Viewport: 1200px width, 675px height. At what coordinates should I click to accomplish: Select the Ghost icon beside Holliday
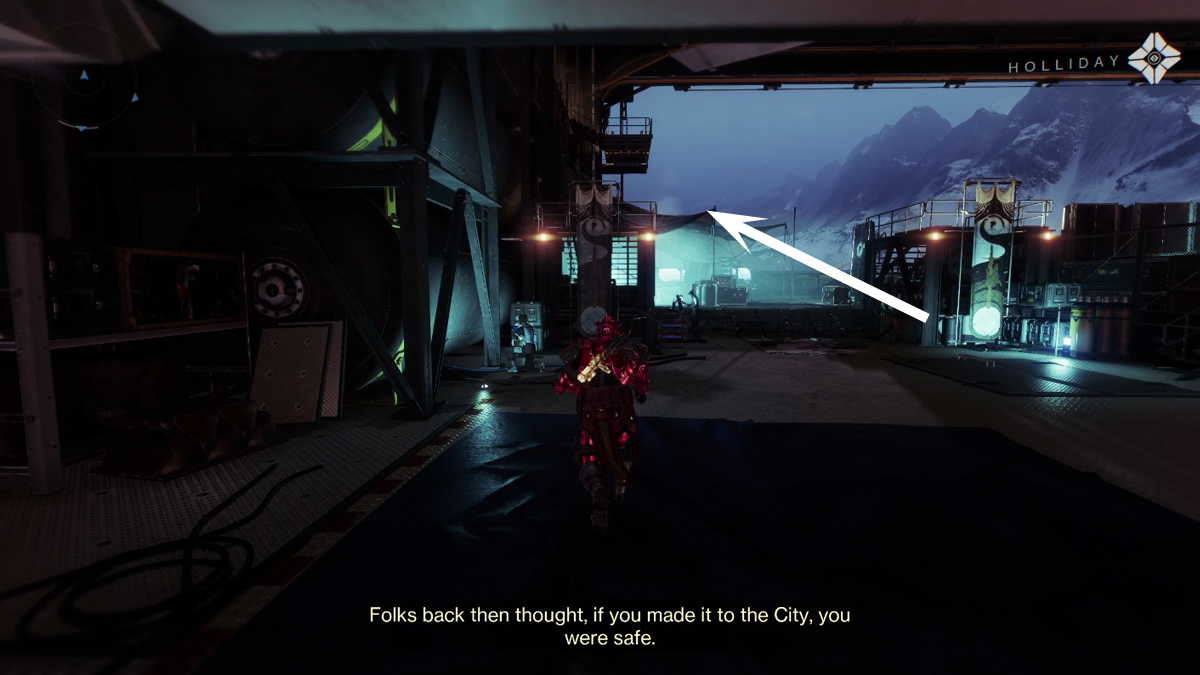1153,58
